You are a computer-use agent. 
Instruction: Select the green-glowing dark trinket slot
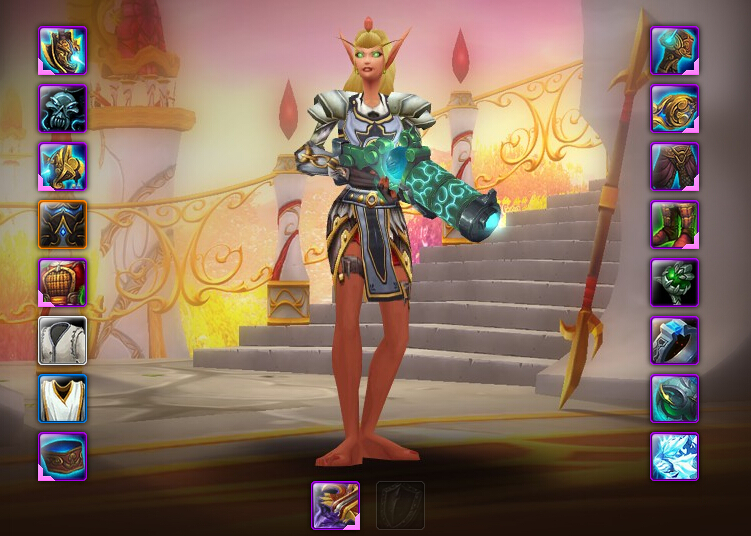675,399
